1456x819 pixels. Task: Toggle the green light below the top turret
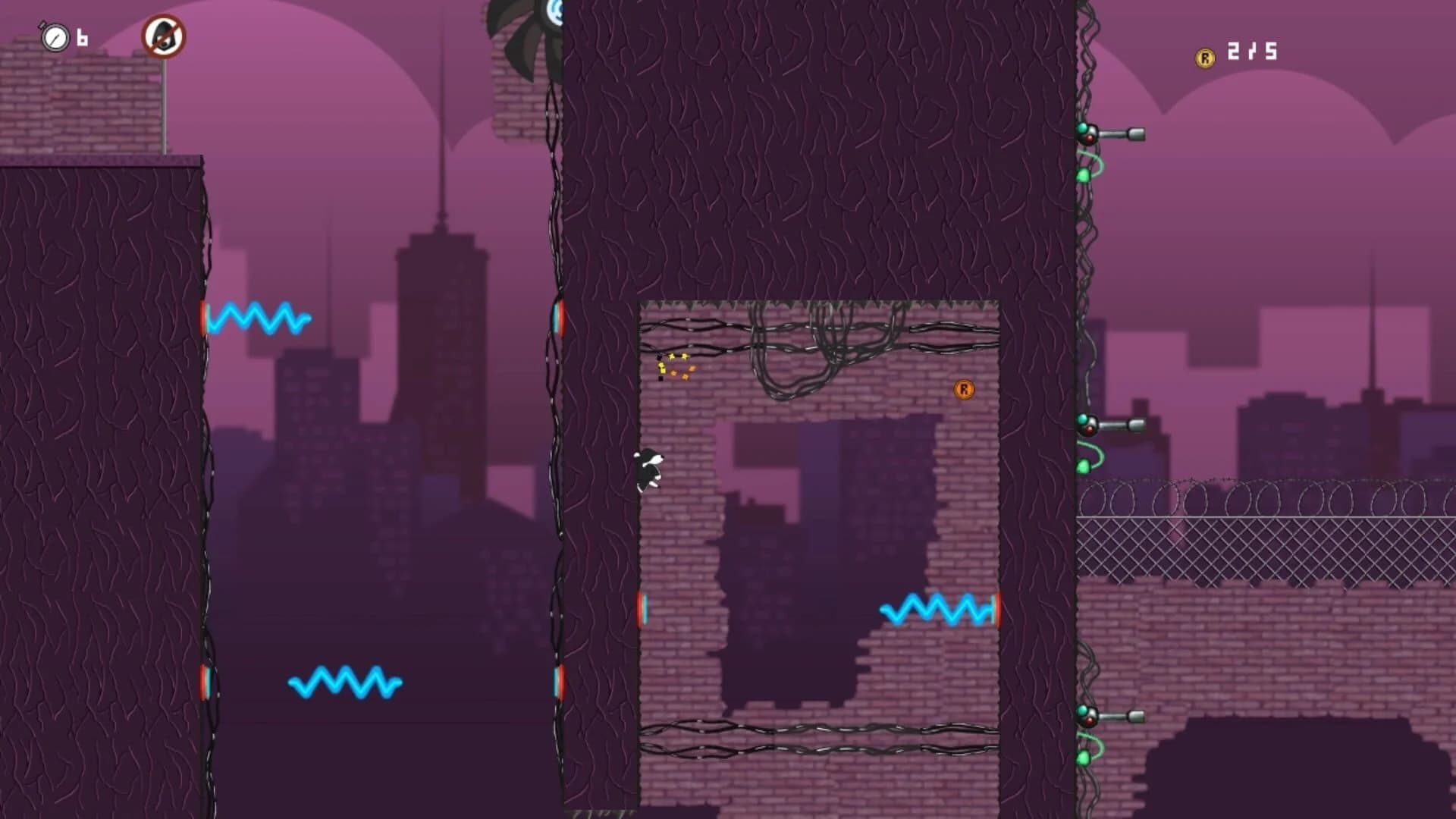click(x=1083, y=173)
